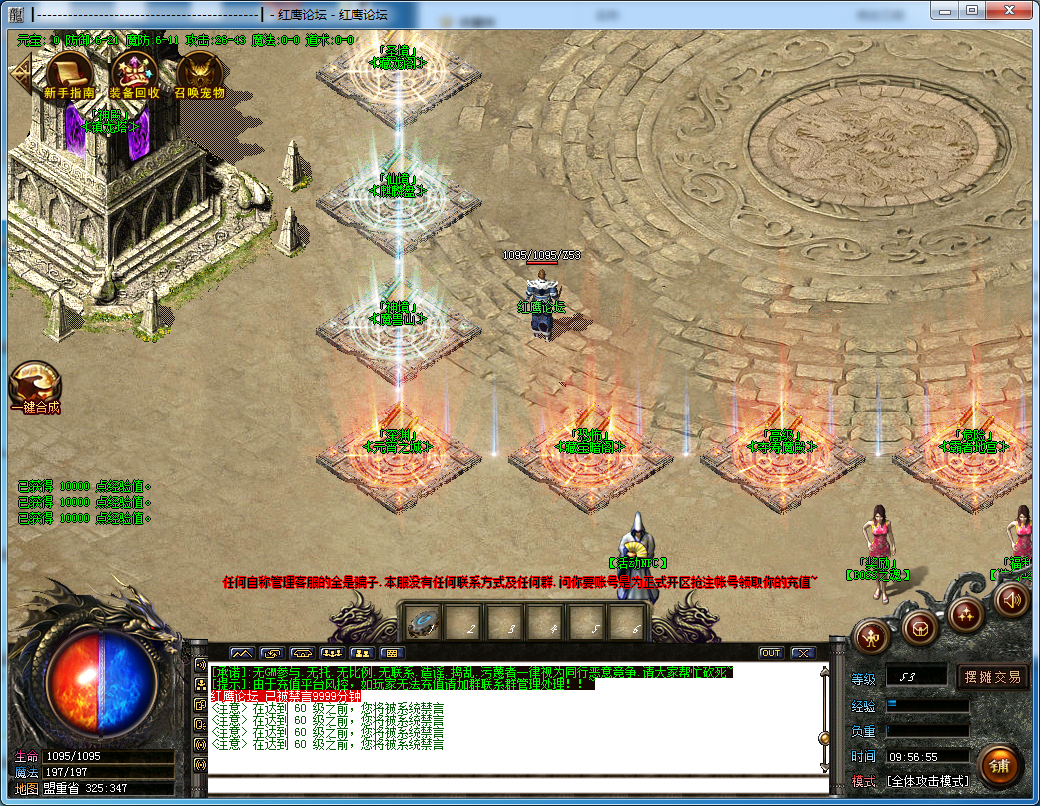The image size is (1040, 806).
Task: Open 装备回收 equipment recycling
Action: click(x=133, y=71)
